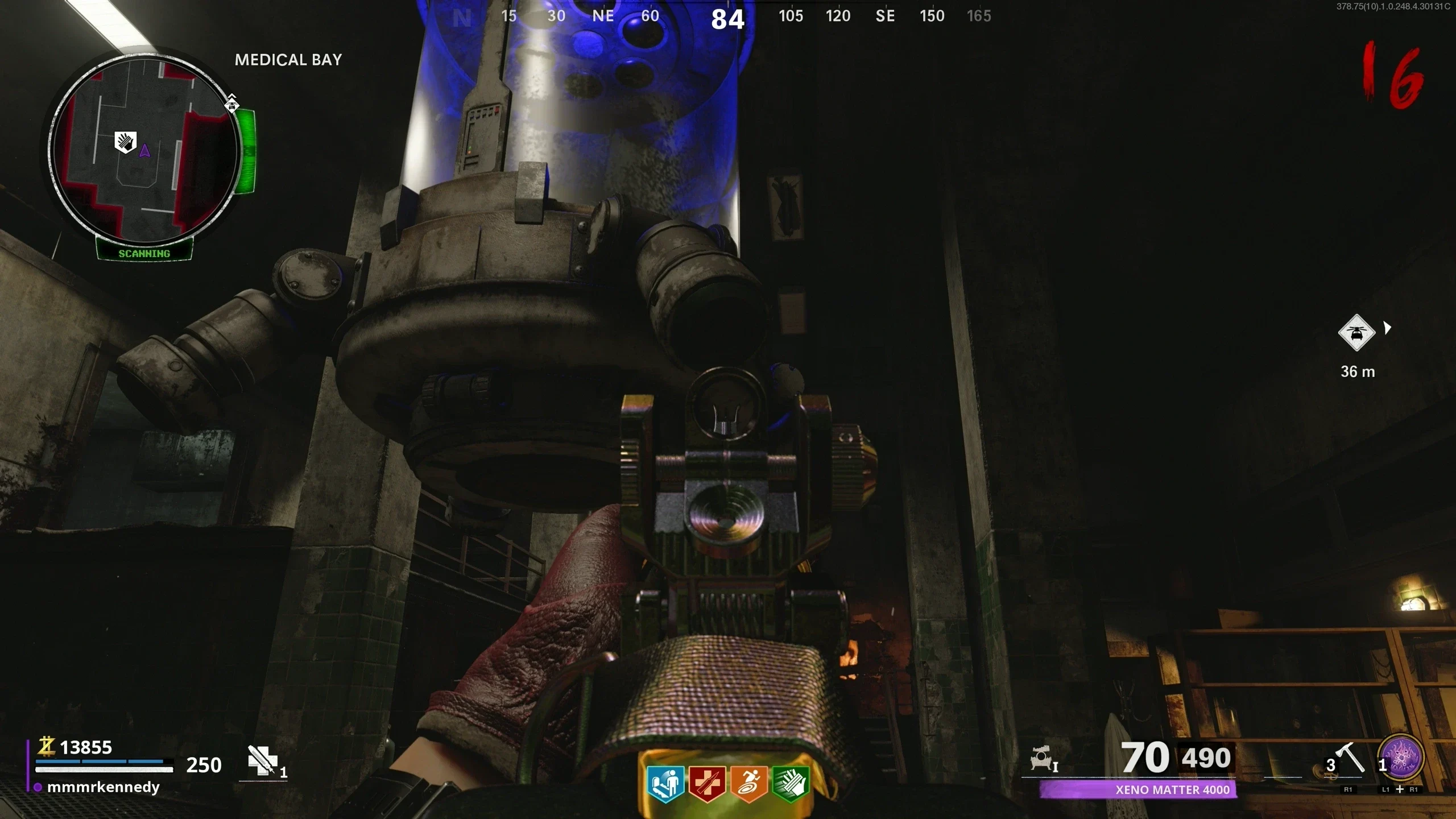Select the red Stamin-Up bullet-and-cross perk icon
This screenshot has height=819, width=1456.
pos(707,784)
